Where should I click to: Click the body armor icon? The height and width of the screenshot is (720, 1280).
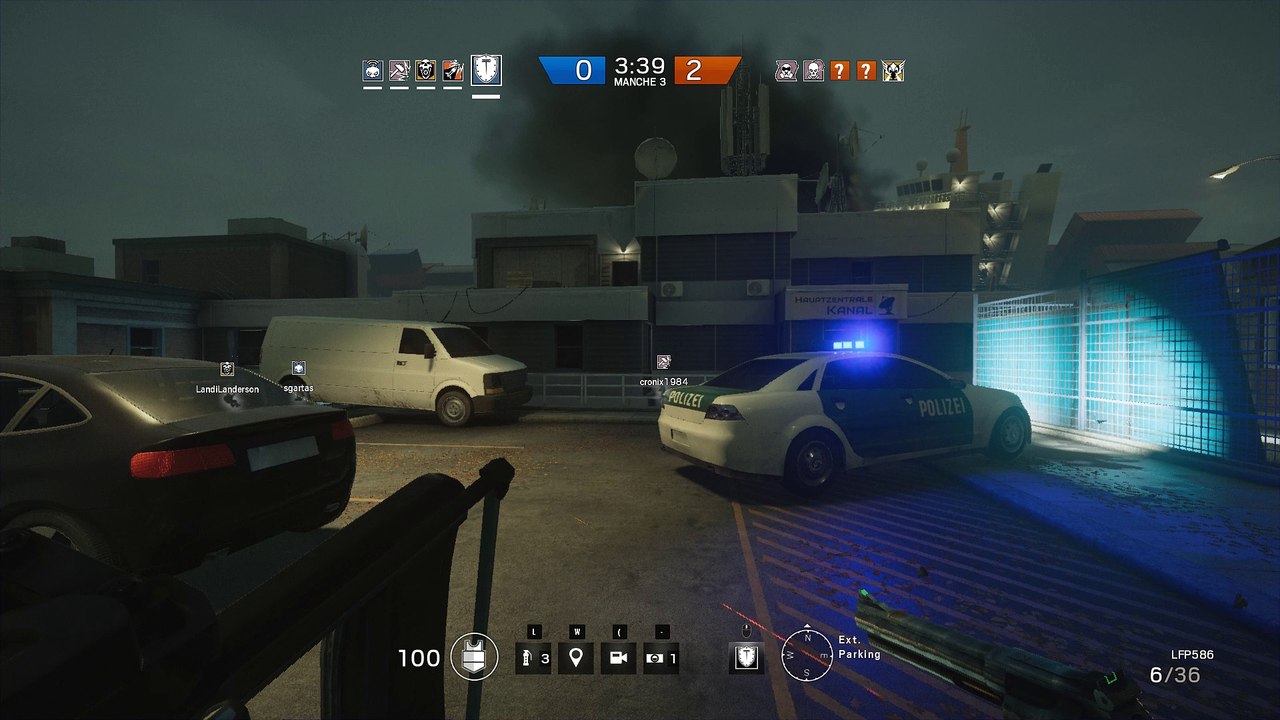[x=474, y=657]
